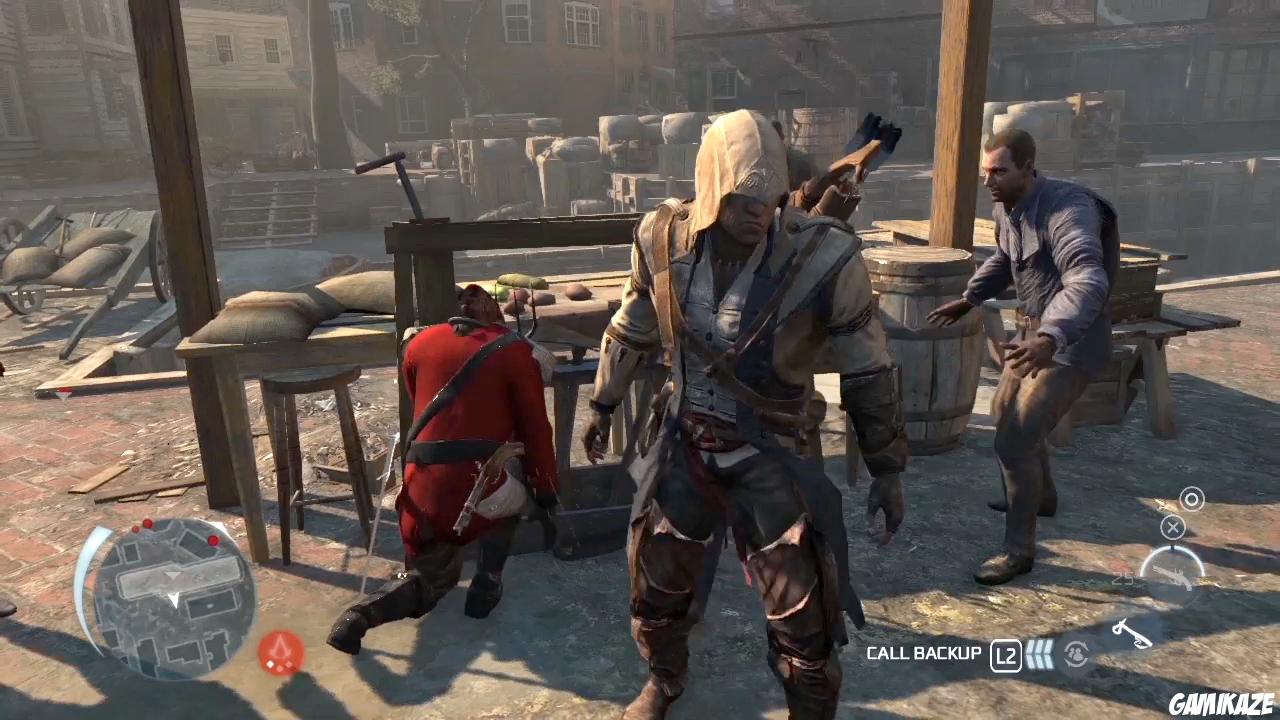The image size is (1280, 720).
Task: Expand the ammo counter showing 25
Action: coord(1121,577)
